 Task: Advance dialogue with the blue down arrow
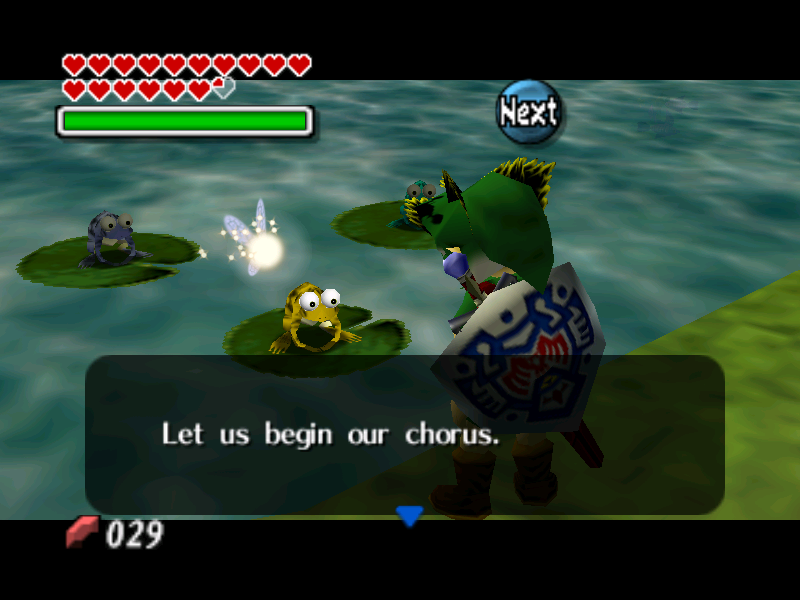coord(410,516)
